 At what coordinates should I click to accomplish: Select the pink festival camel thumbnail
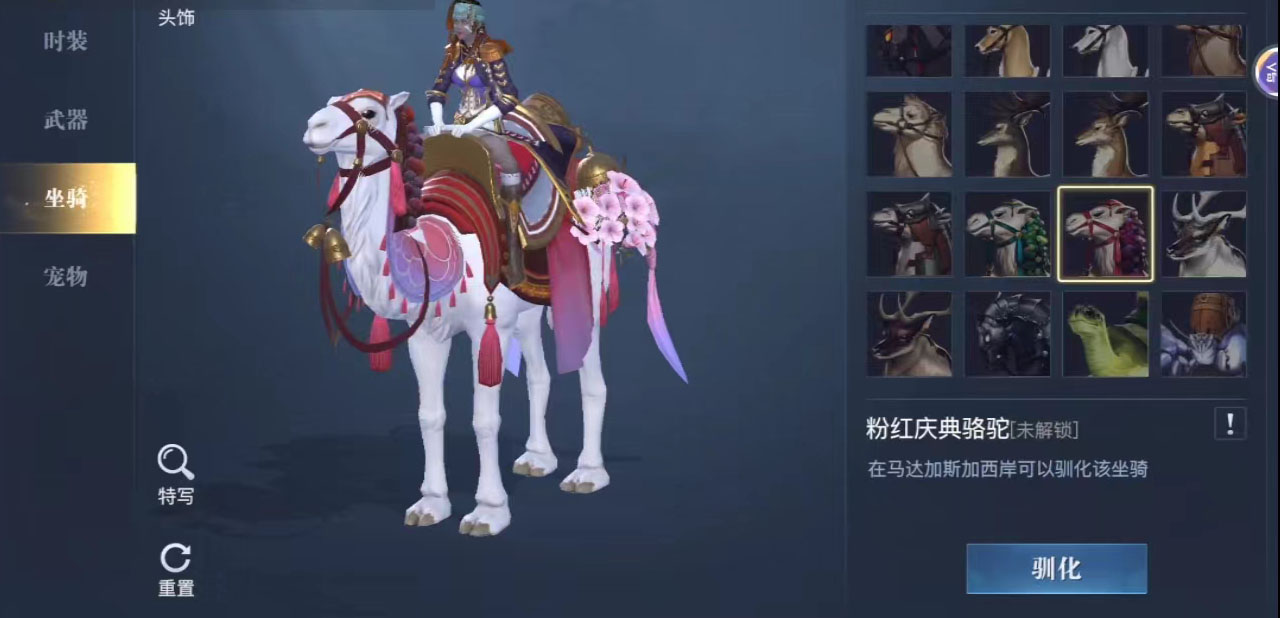1105,234
